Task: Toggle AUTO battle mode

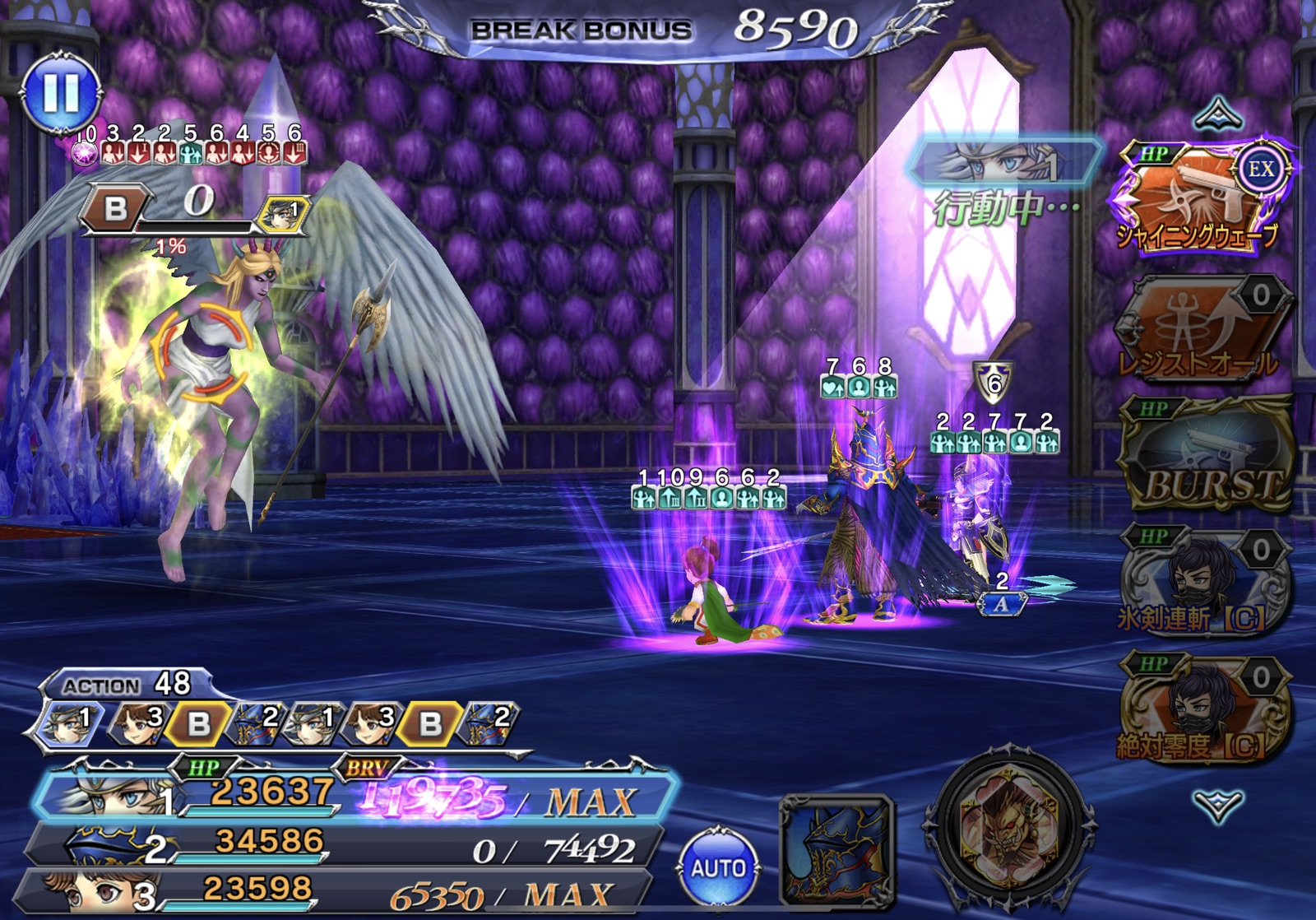Action: [718, 867]
